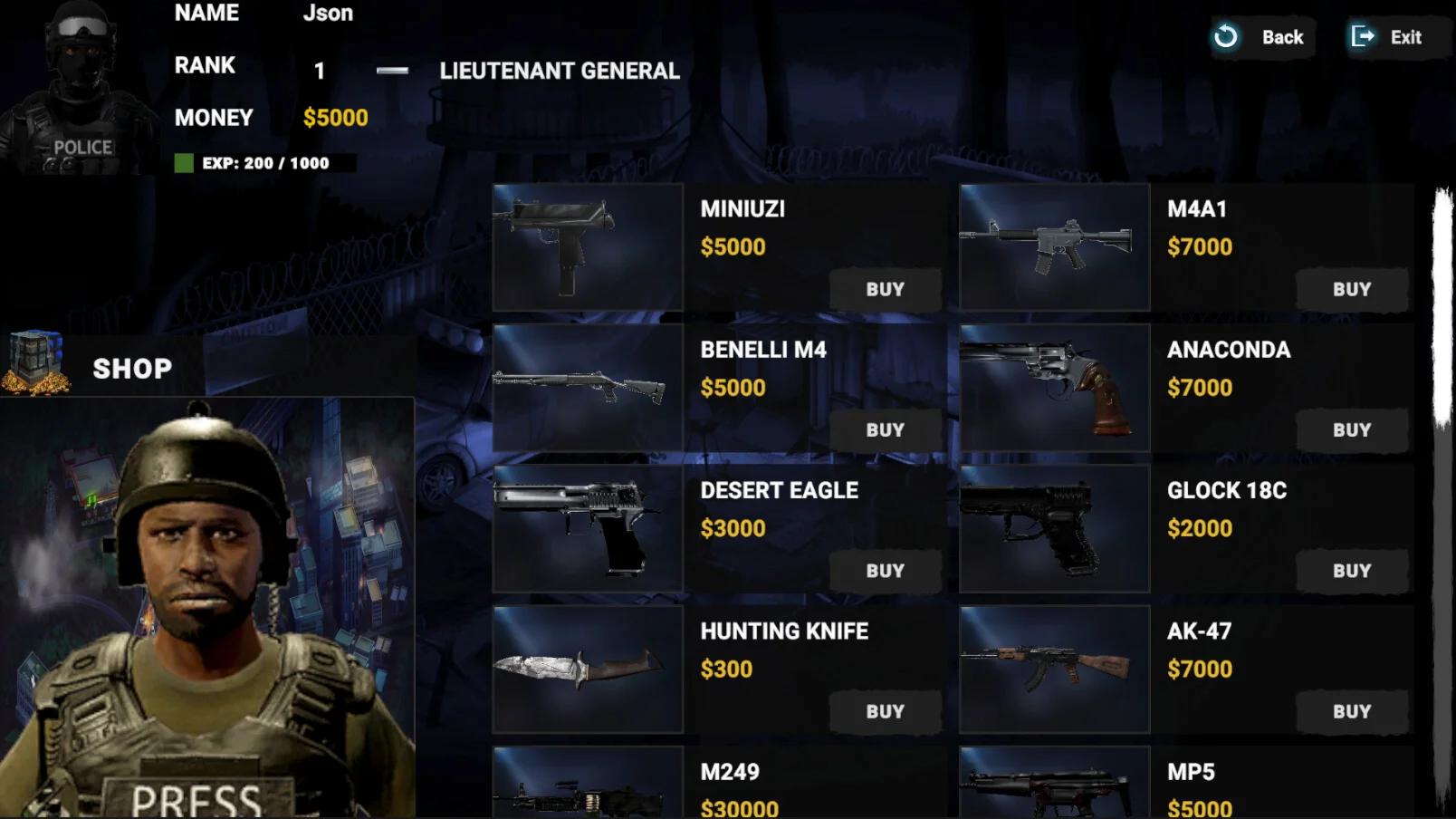
Task: Select the MINIUZI weapon thumbnail
Action: point(588,247)
